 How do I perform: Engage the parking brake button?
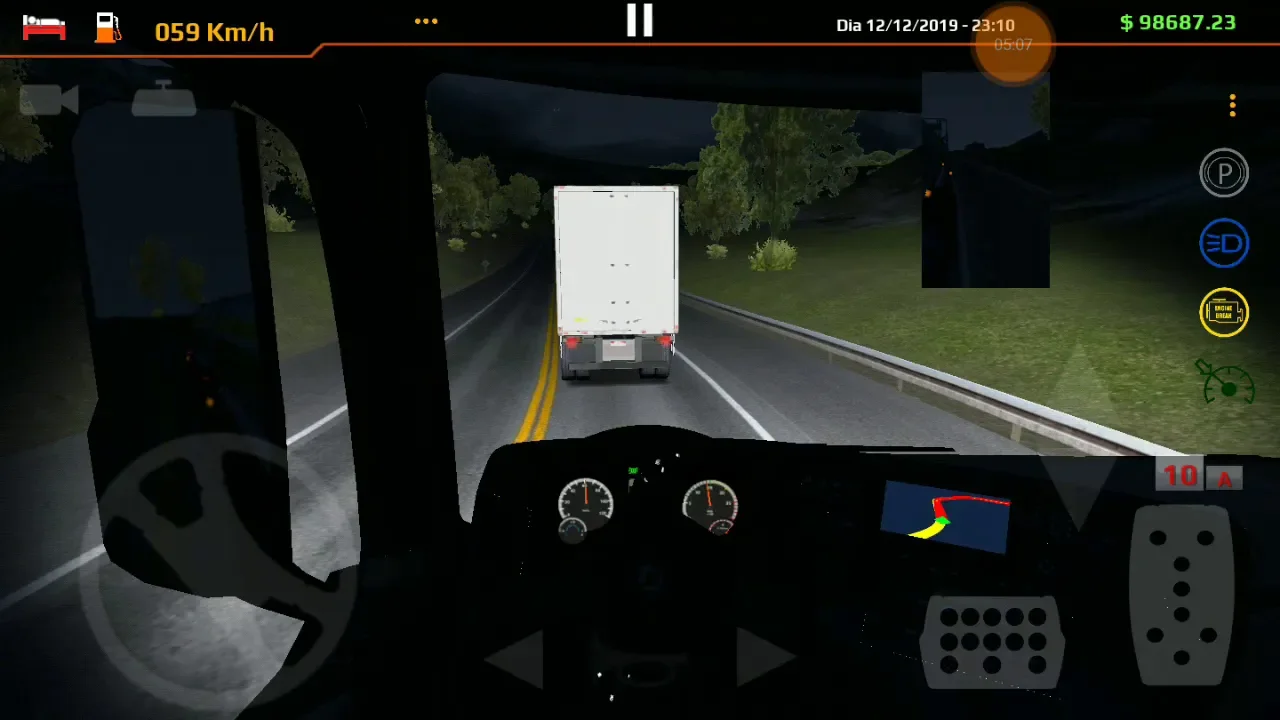click(x=1224, y=173)
